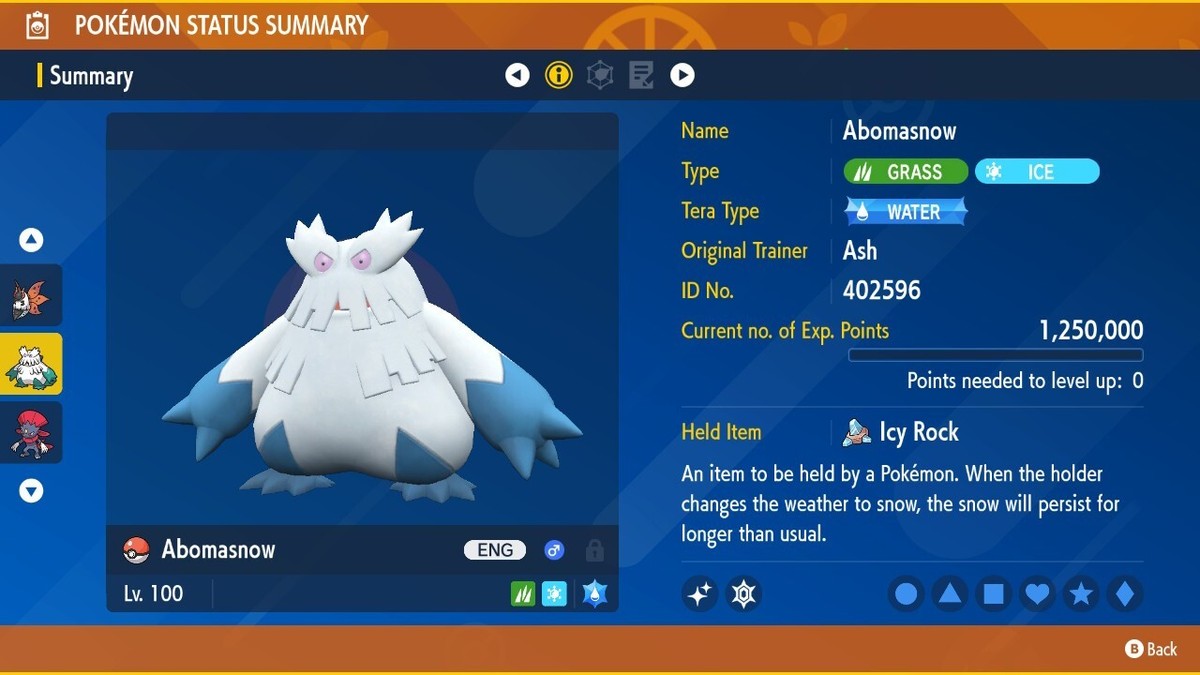Select the Abomasnow party thumbnail

[x=31, y=364]
